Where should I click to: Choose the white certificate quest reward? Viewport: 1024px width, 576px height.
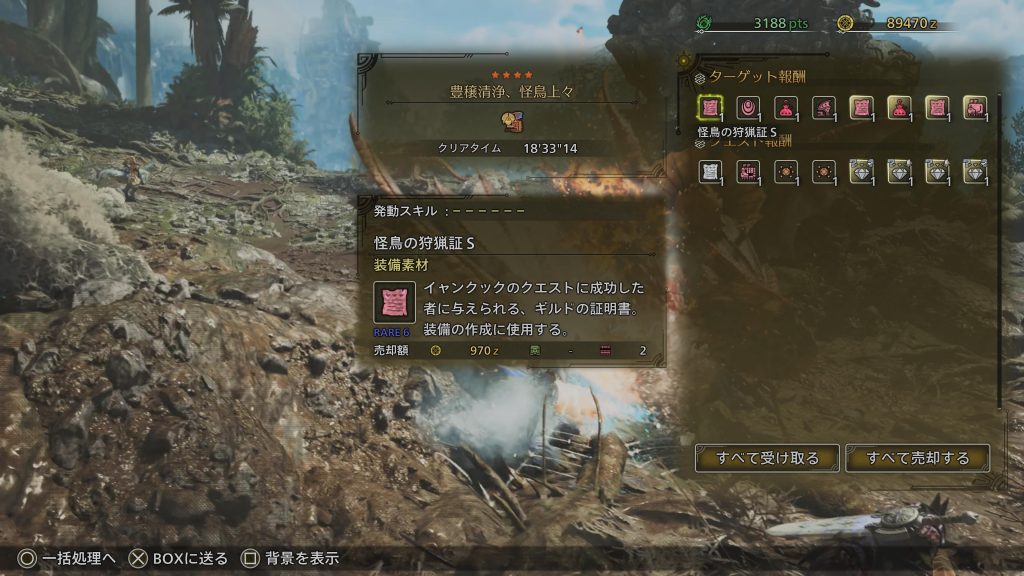click(x=710, y=171)
